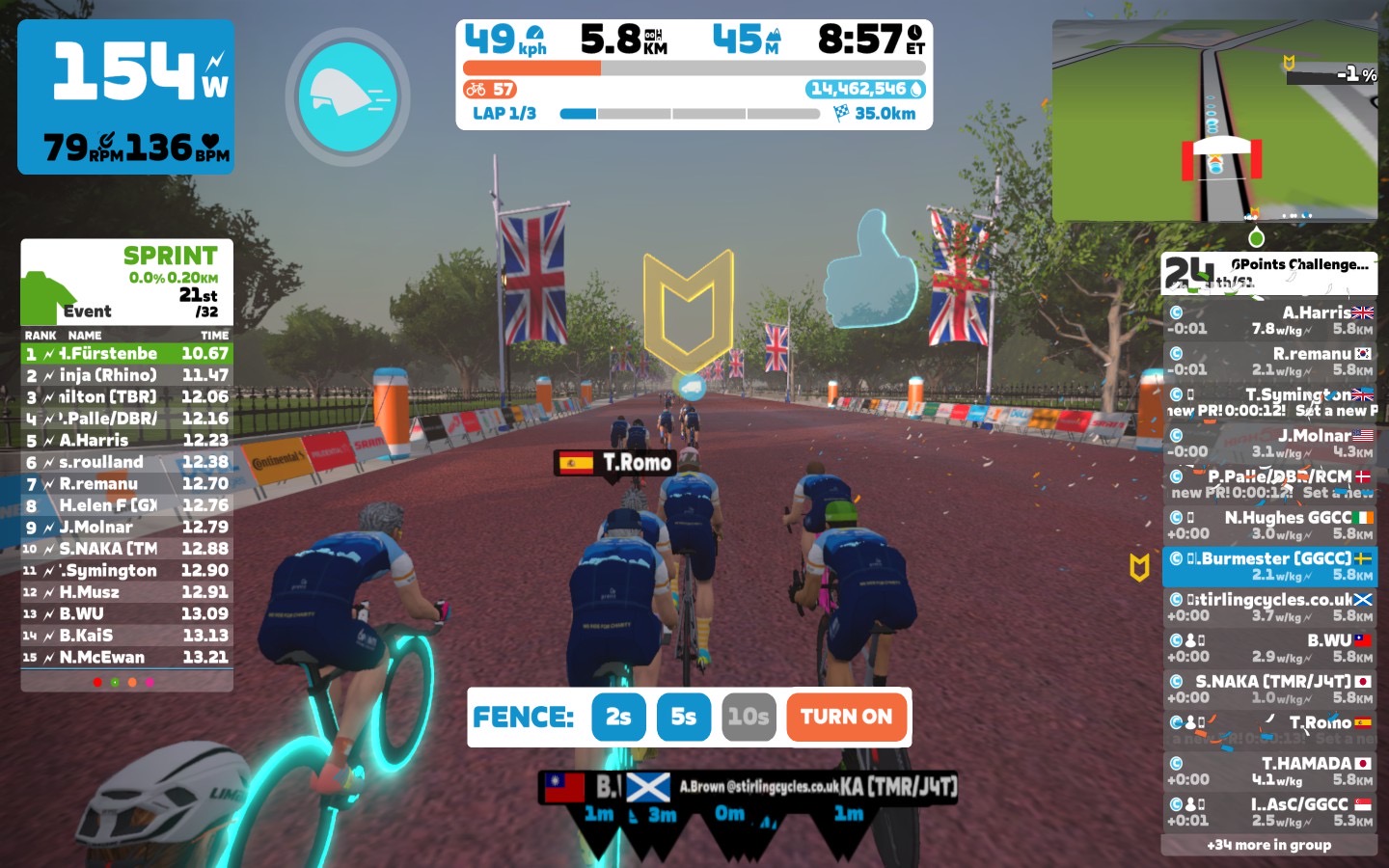Pick R.remanu in the nearby riders list
The width and height of the screenshot is (1389, 868).
(1268, 362)
